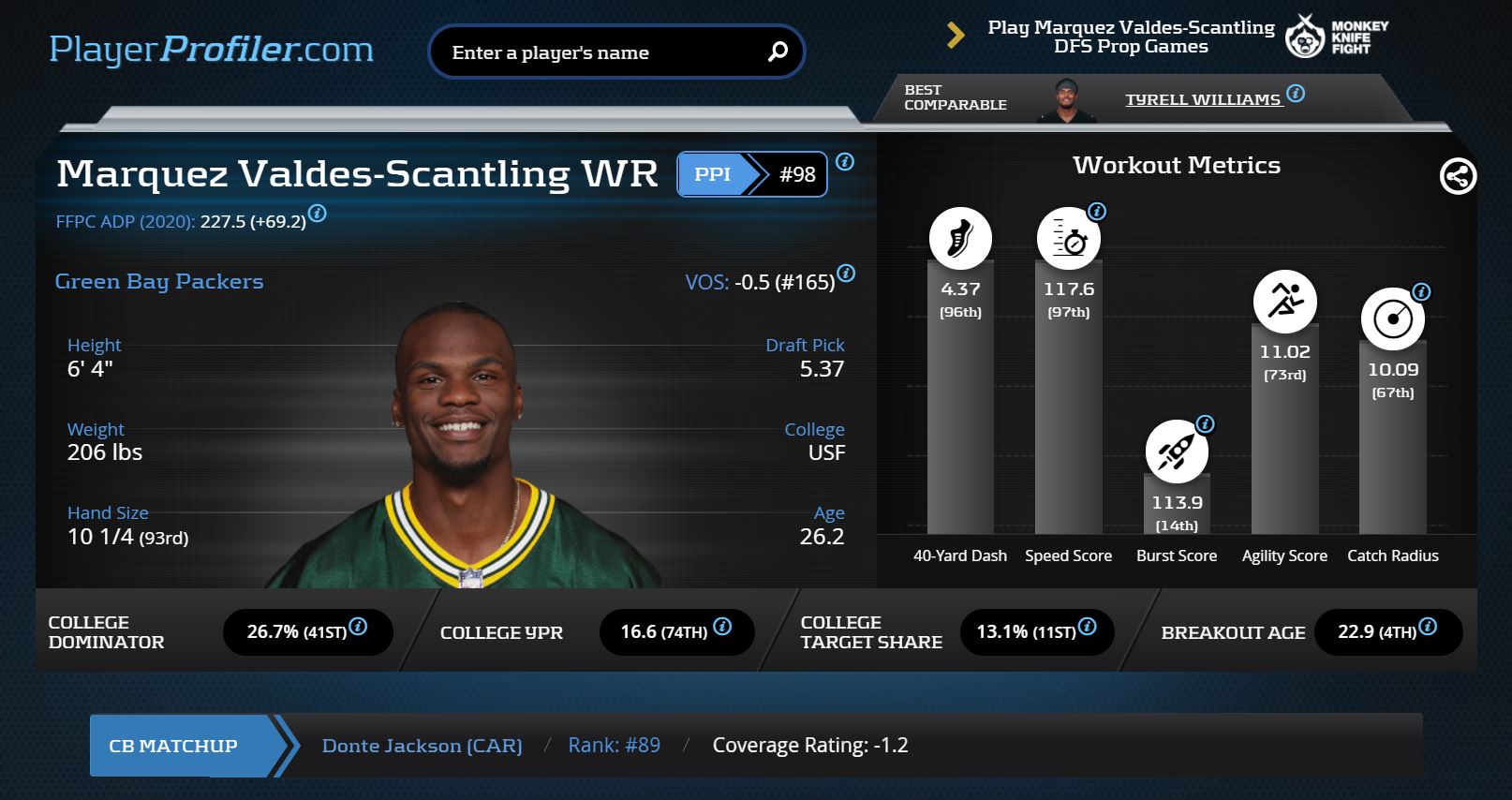Show info for College Dominator rating
Viewport: 1512px width, 800px height.
click(x=358, y=627)
